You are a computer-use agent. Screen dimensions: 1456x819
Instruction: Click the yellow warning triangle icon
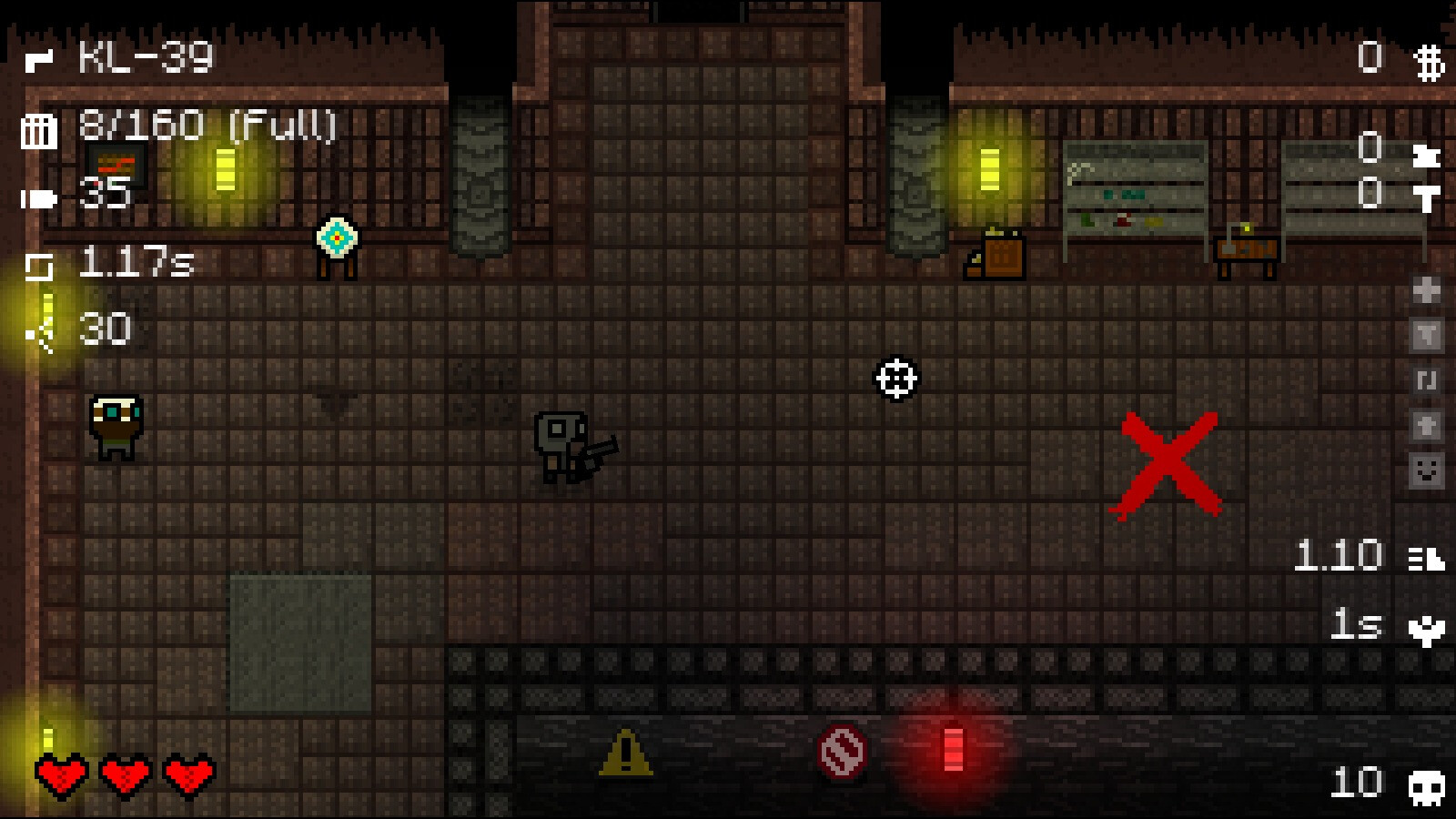click(x=624, y=753)
